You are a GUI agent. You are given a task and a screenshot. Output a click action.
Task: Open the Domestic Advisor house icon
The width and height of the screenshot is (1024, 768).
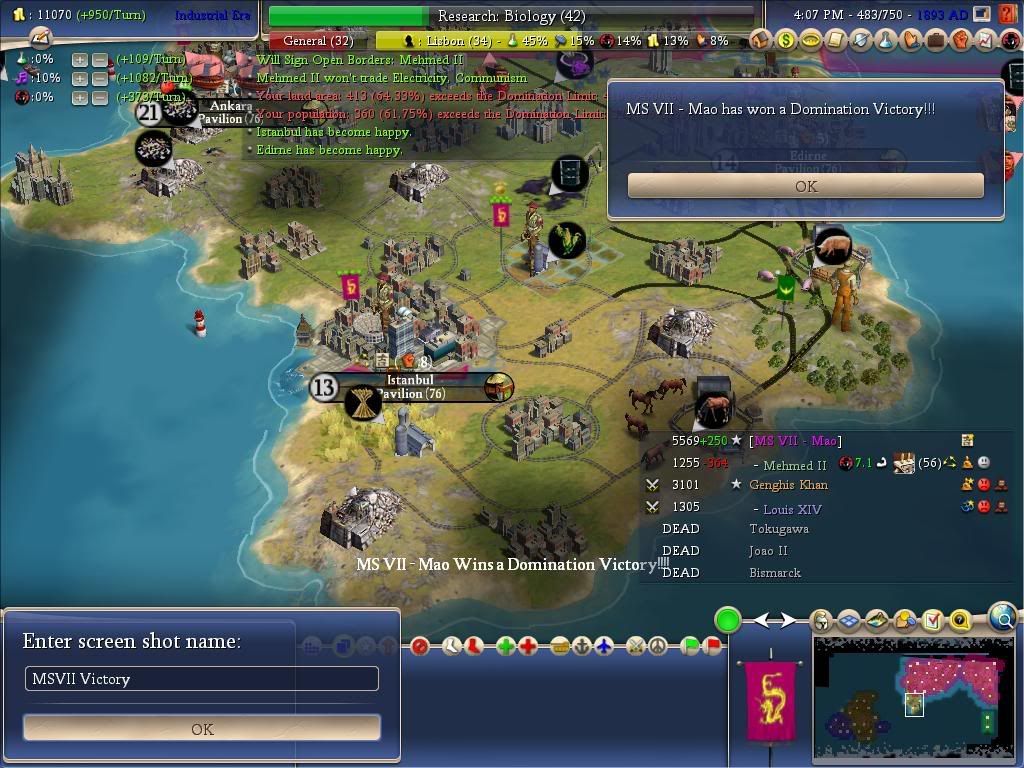point(761,41)
